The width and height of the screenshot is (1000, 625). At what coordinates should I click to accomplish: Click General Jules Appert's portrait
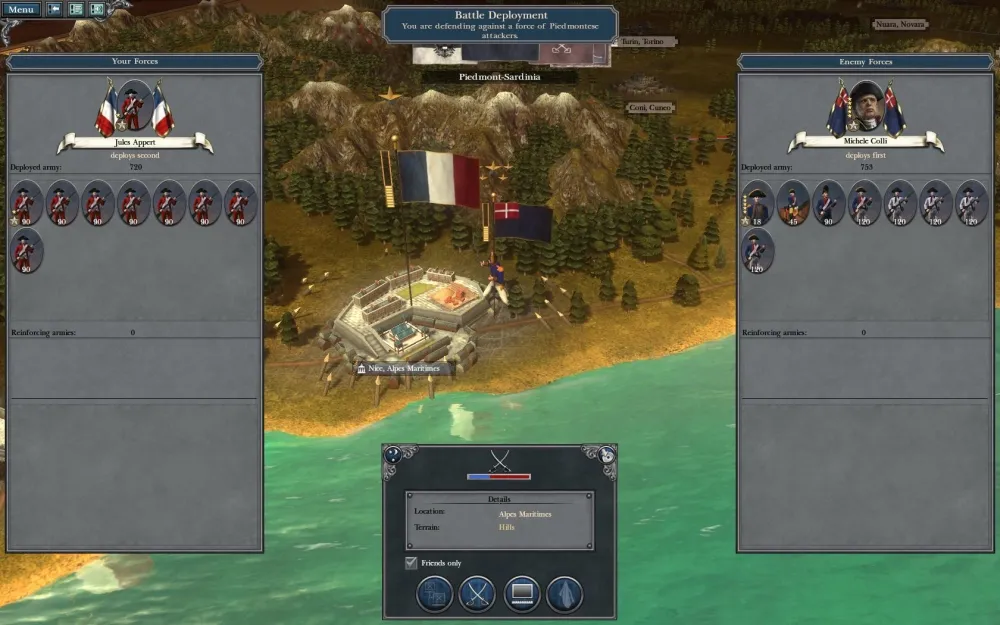[x=134, y=107]
